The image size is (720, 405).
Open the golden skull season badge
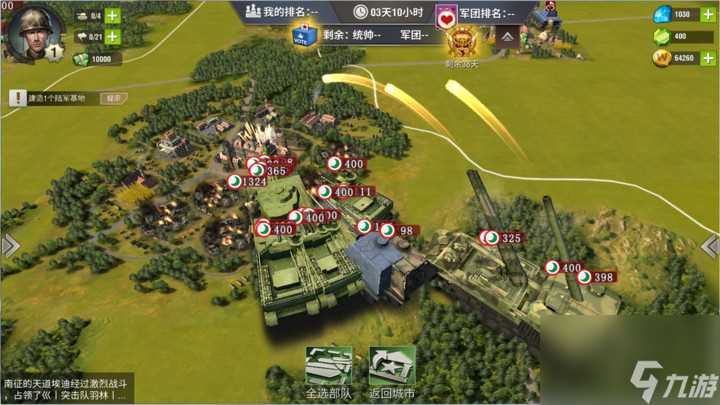[462, 42]
